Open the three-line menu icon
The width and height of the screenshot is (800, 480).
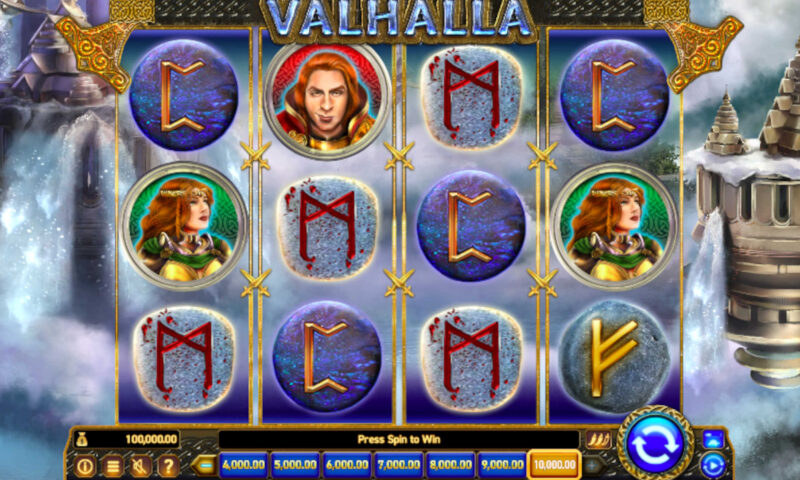click(113, 466)
